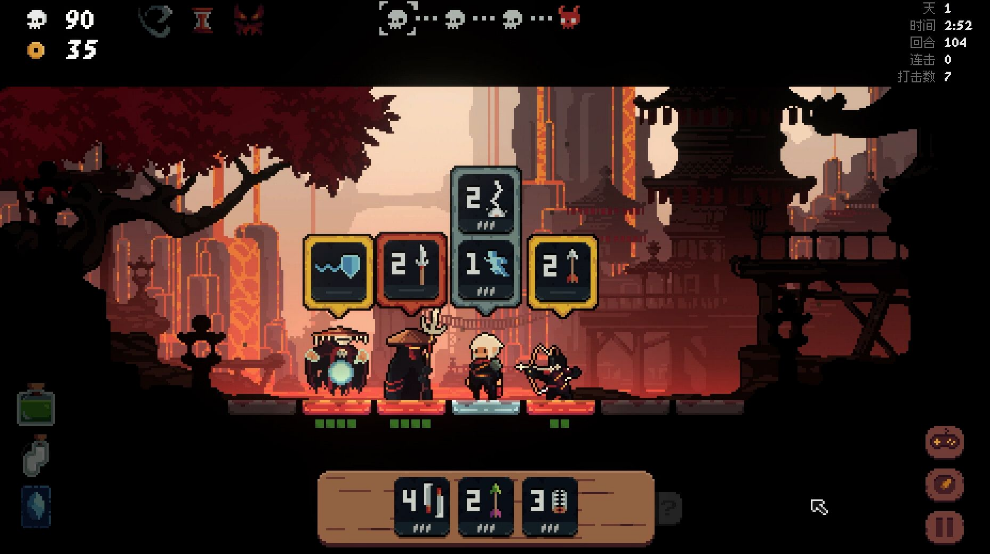Open the question mark help button

pyautogui.click(x=670, y=506)
